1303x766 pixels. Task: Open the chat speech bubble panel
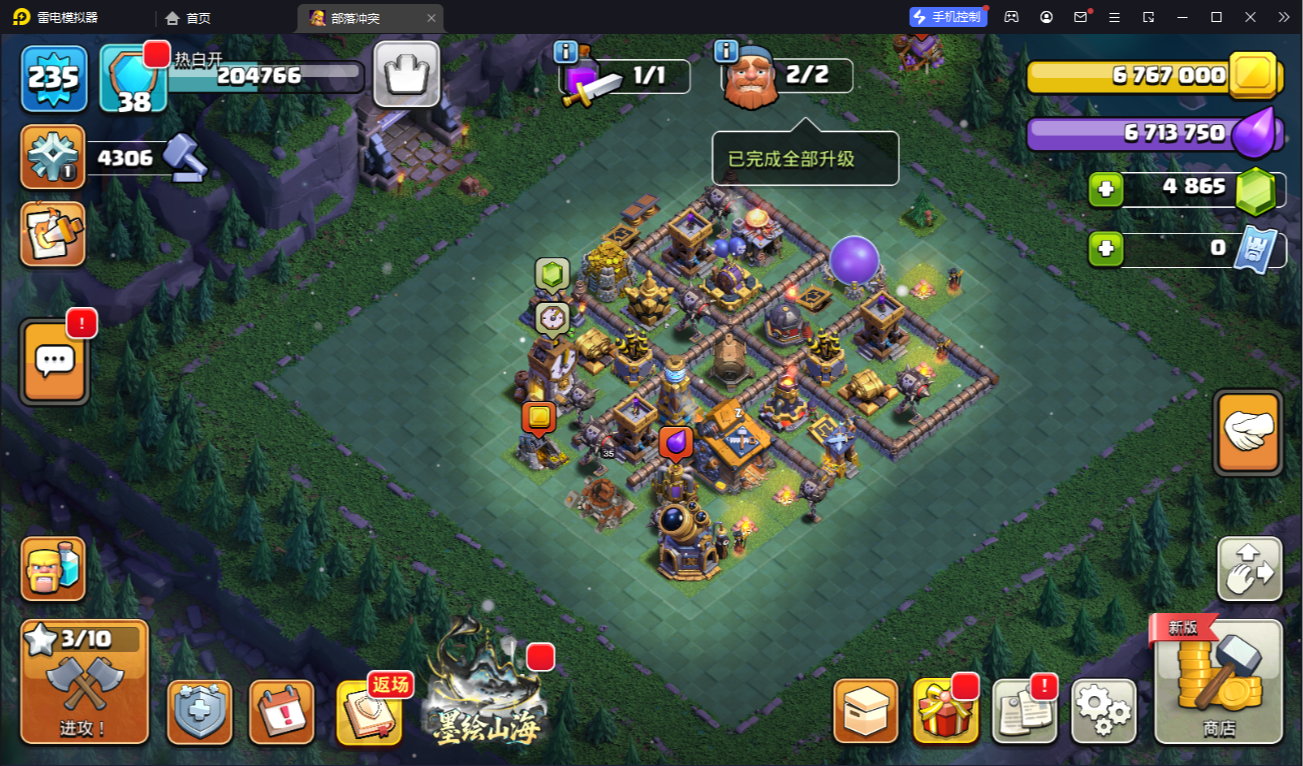coord(55,361)
